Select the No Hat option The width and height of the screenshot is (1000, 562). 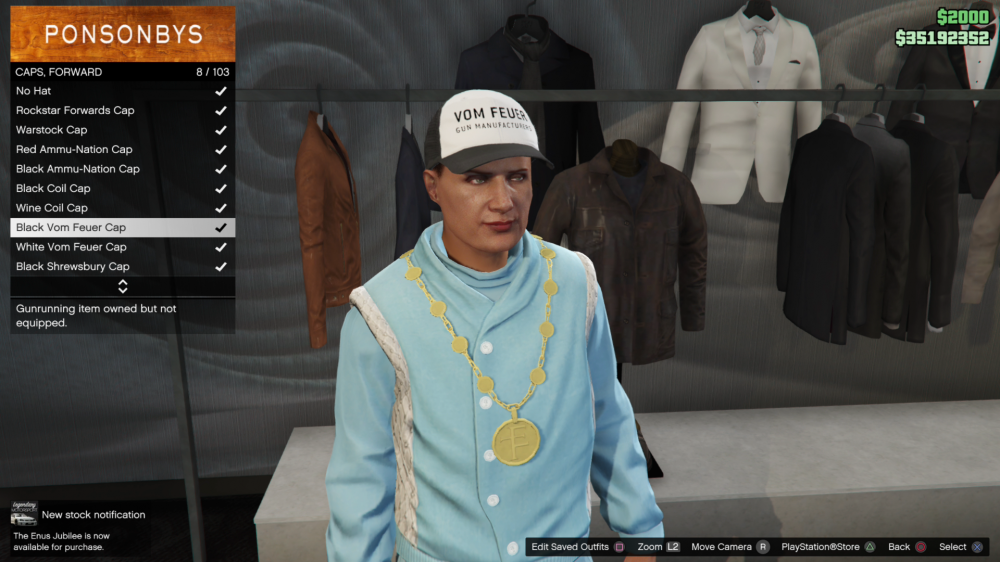122,91
